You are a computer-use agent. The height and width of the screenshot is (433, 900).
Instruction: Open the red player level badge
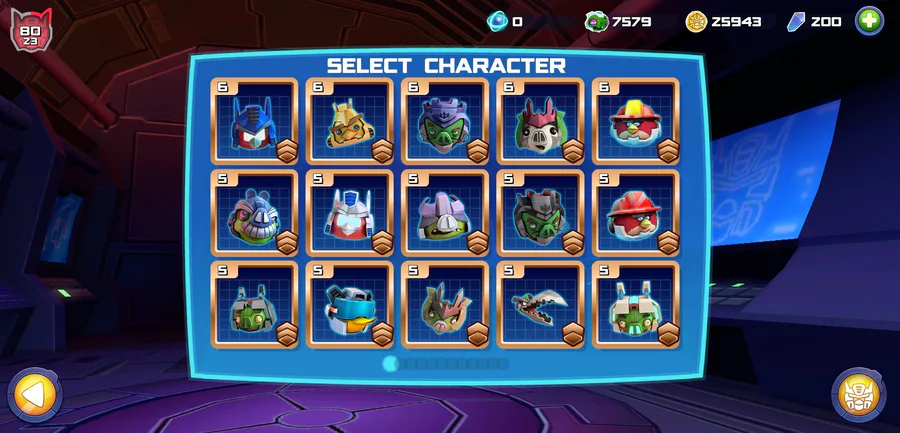30,29
